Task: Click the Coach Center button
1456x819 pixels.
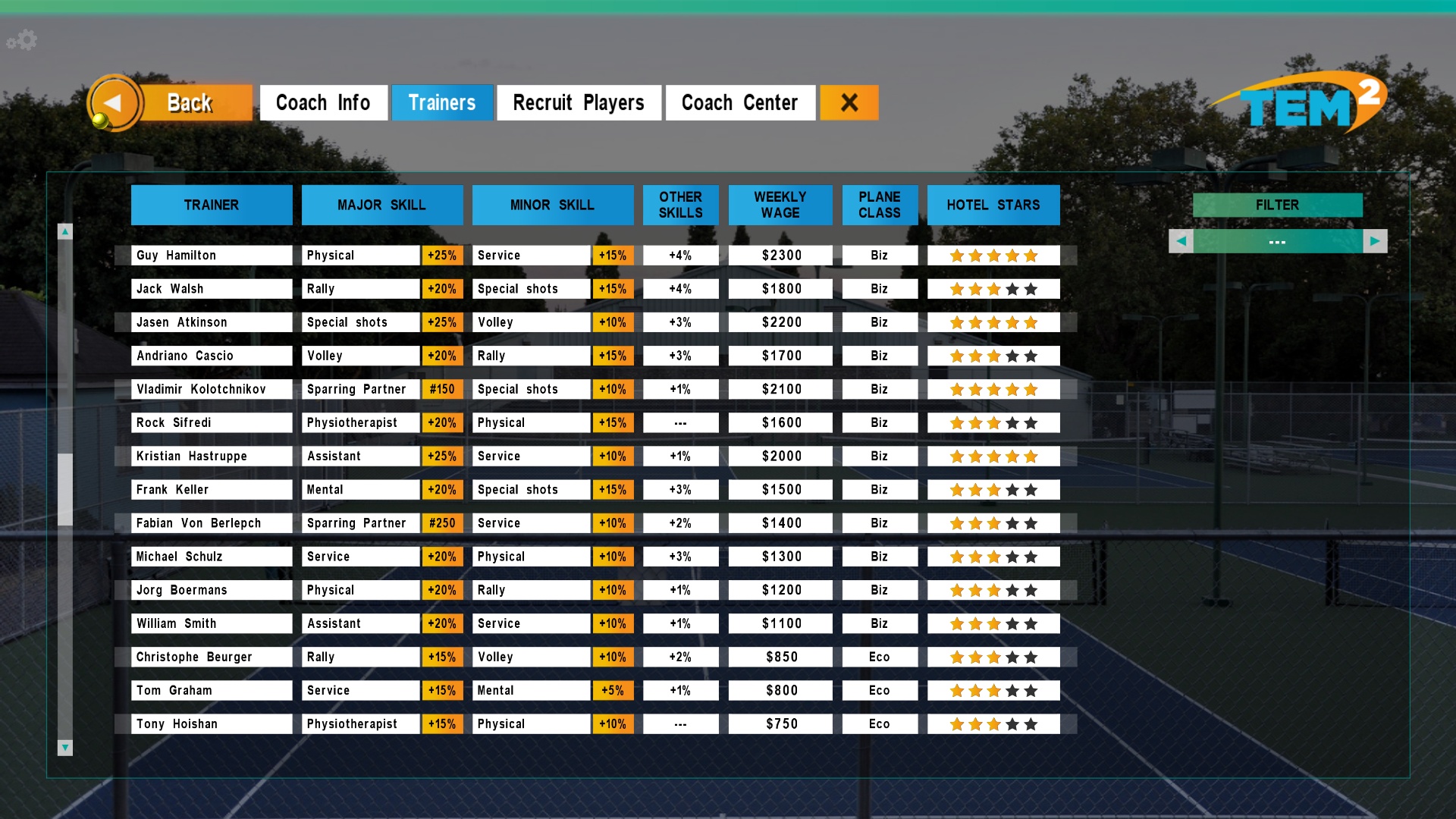Action: (739, 102)
